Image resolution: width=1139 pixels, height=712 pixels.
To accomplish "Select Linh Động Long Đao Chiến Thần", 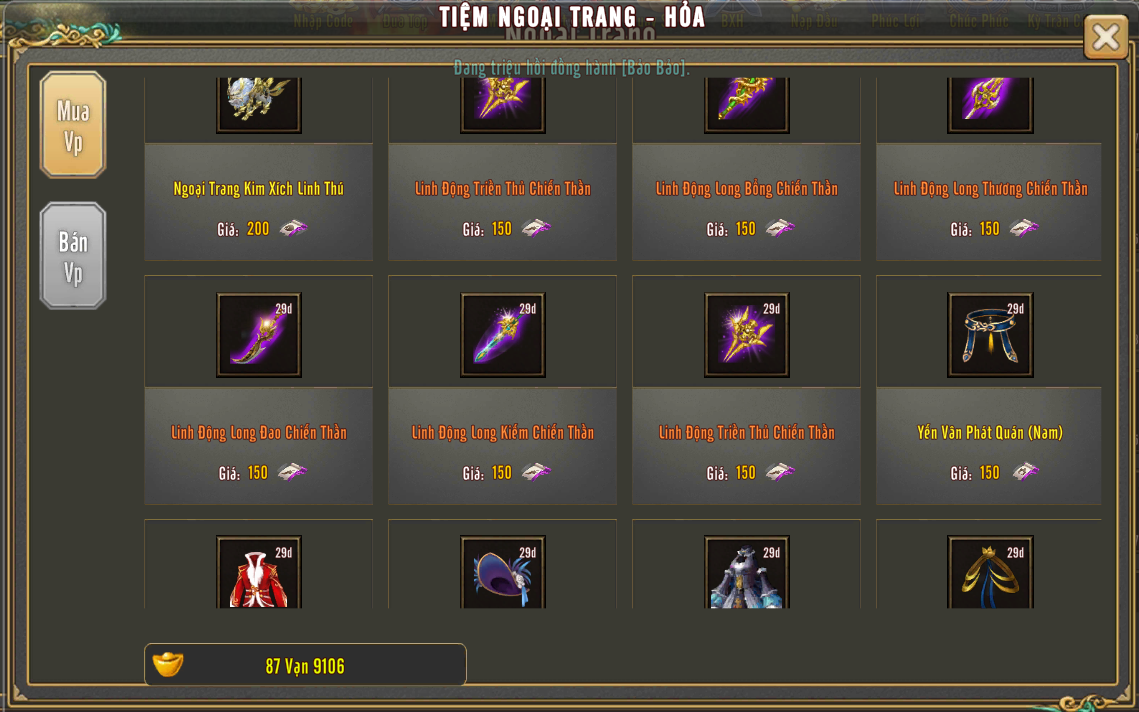I will [258, 335].
